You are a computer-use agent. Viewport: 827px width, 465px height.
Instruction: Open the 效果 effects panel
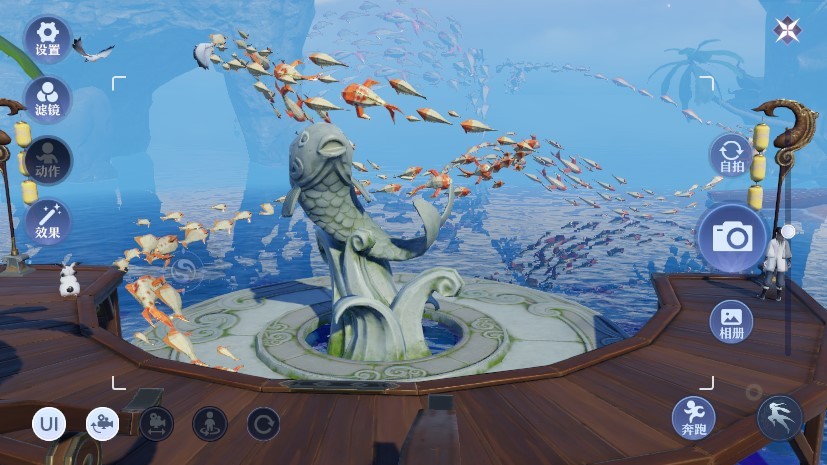pos(48,222)
